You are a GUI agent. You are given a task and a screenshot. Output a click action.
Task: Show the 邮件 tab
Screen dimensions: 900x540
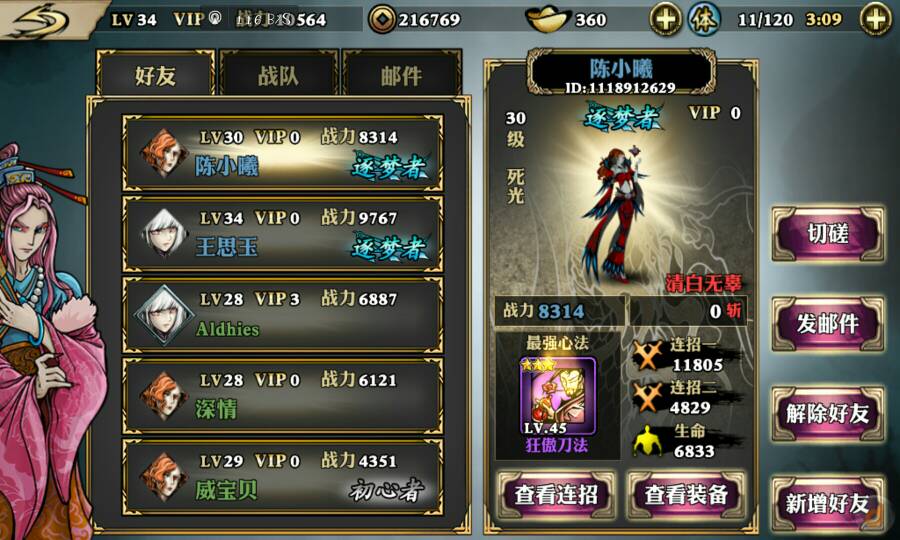(x=401, y=76)
